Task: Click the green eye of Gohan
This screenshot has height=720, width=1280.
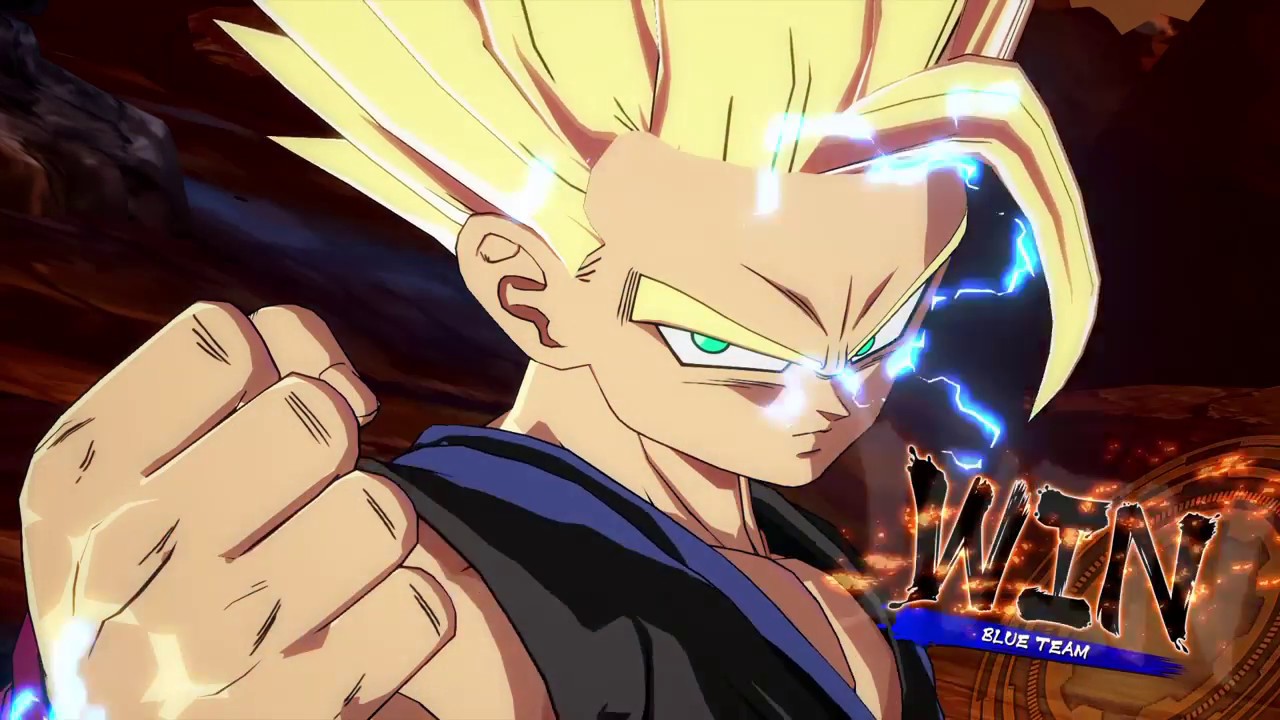Action: [710, 345]
